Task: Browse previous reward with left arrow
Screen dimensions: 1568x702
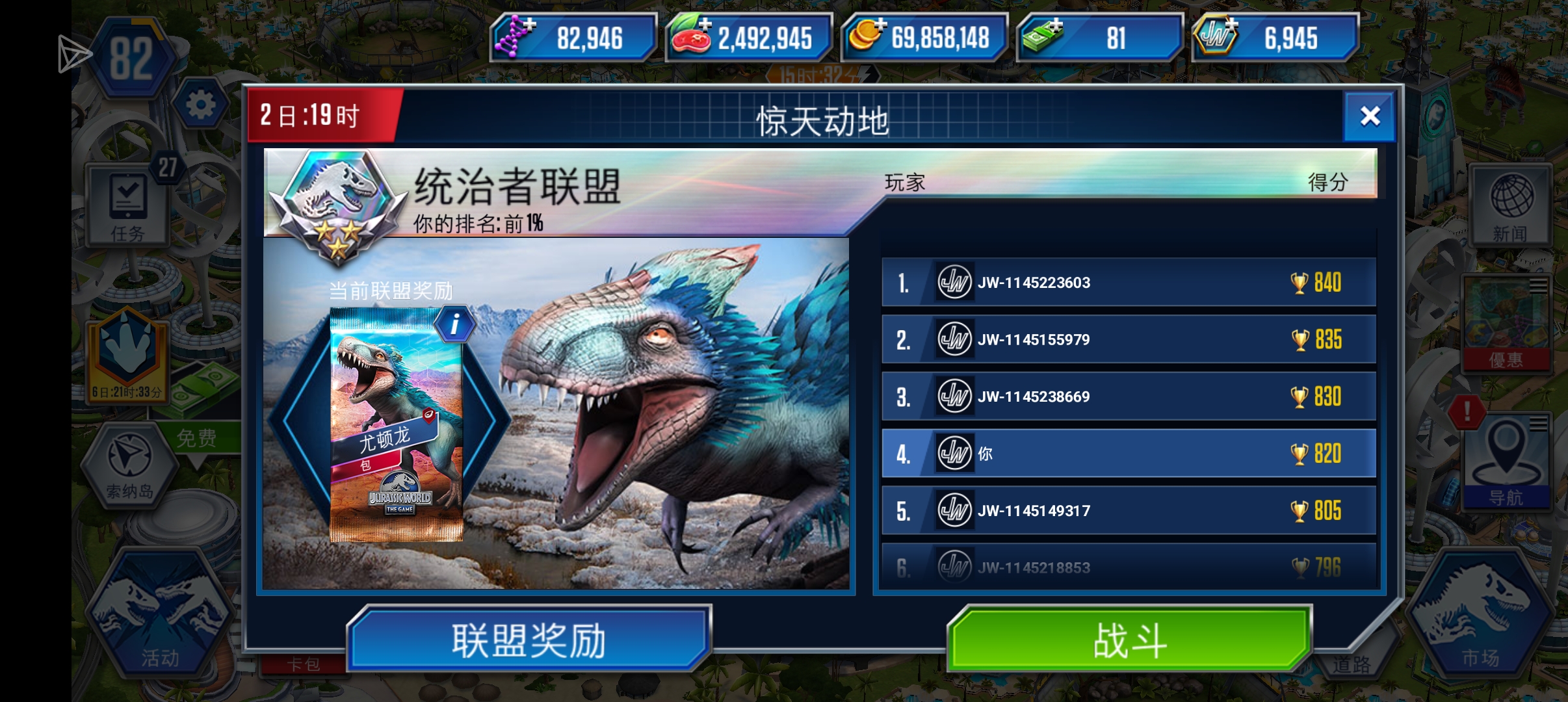Action: tap(294, 422)
